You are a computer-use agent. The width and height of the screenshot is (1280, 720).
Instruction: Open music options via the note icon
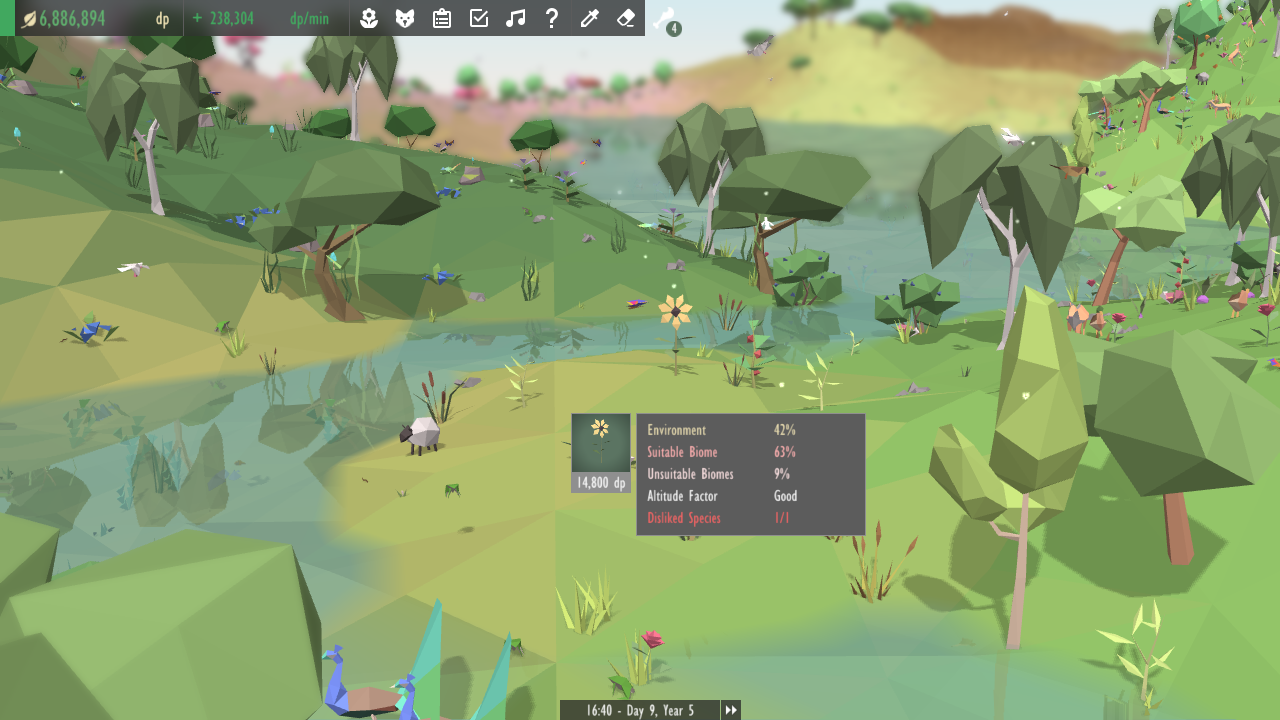tap(516, 18)
